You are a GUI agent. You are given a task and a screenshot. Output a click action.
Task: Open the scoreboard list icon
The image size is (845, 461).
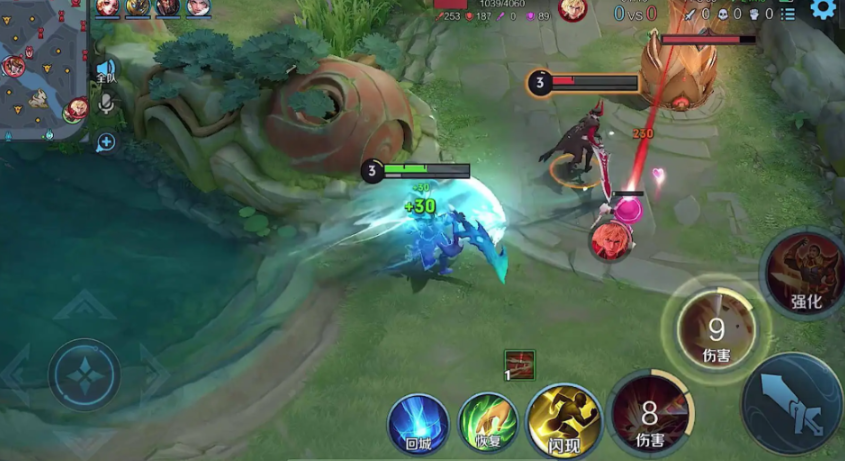pyautogui.click(x=788, y=14)
